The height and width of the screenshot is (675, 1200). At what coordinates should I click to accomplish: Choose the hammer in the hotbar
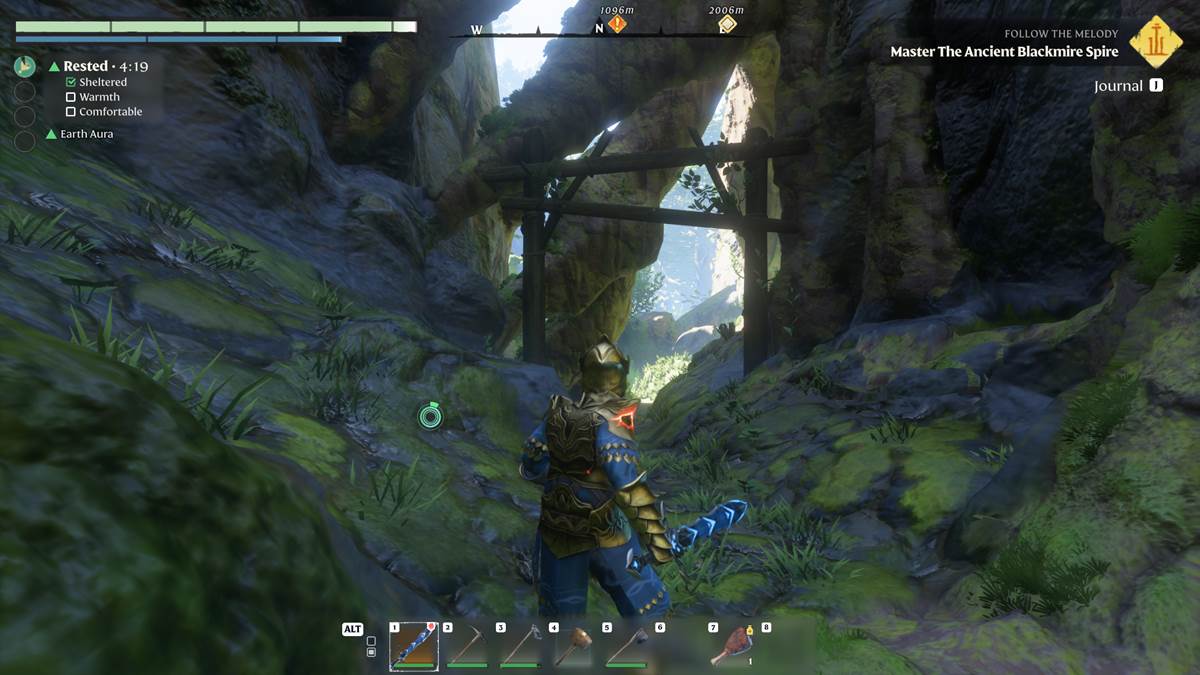click(574, 646)
